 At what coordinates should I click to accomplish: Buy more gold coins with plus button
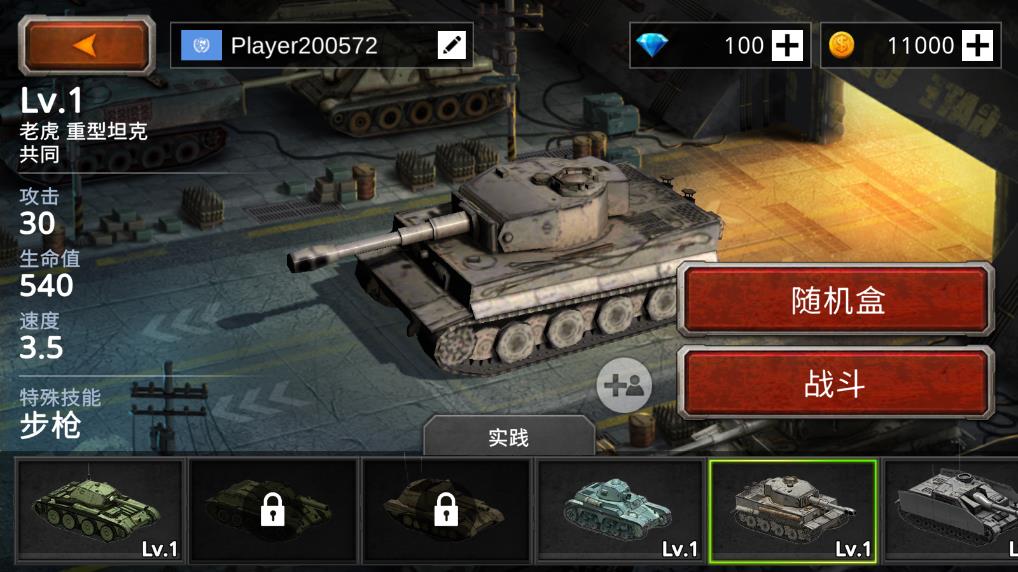click(x=977, y=45)
